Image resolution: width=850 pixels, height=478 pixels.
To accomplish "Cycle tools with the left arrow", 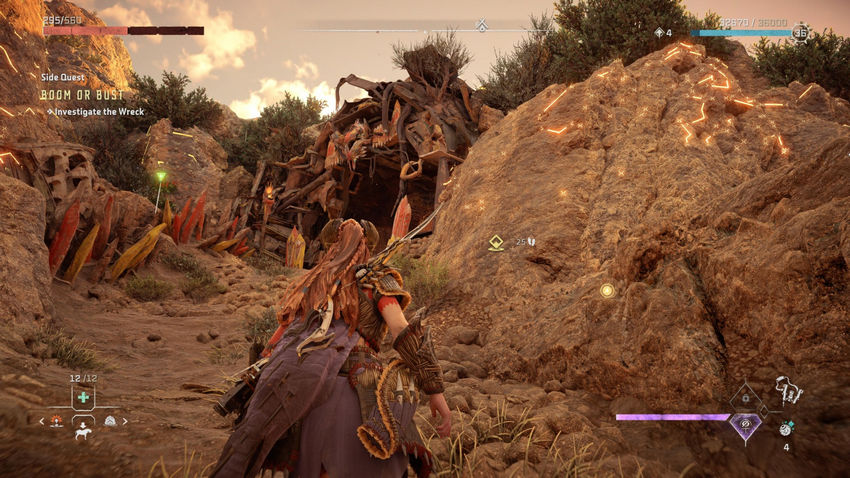I will [41, 421].
